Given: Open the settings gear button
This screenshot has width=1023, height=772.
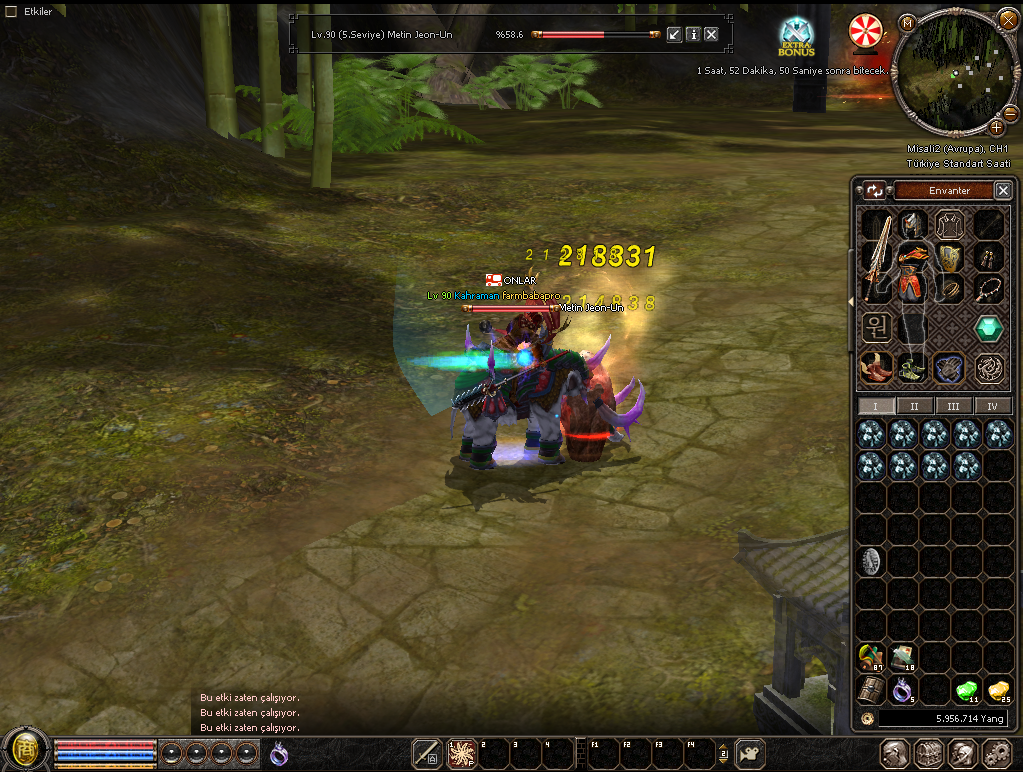Looking at the screenshot, I should [x=996, y=753].
